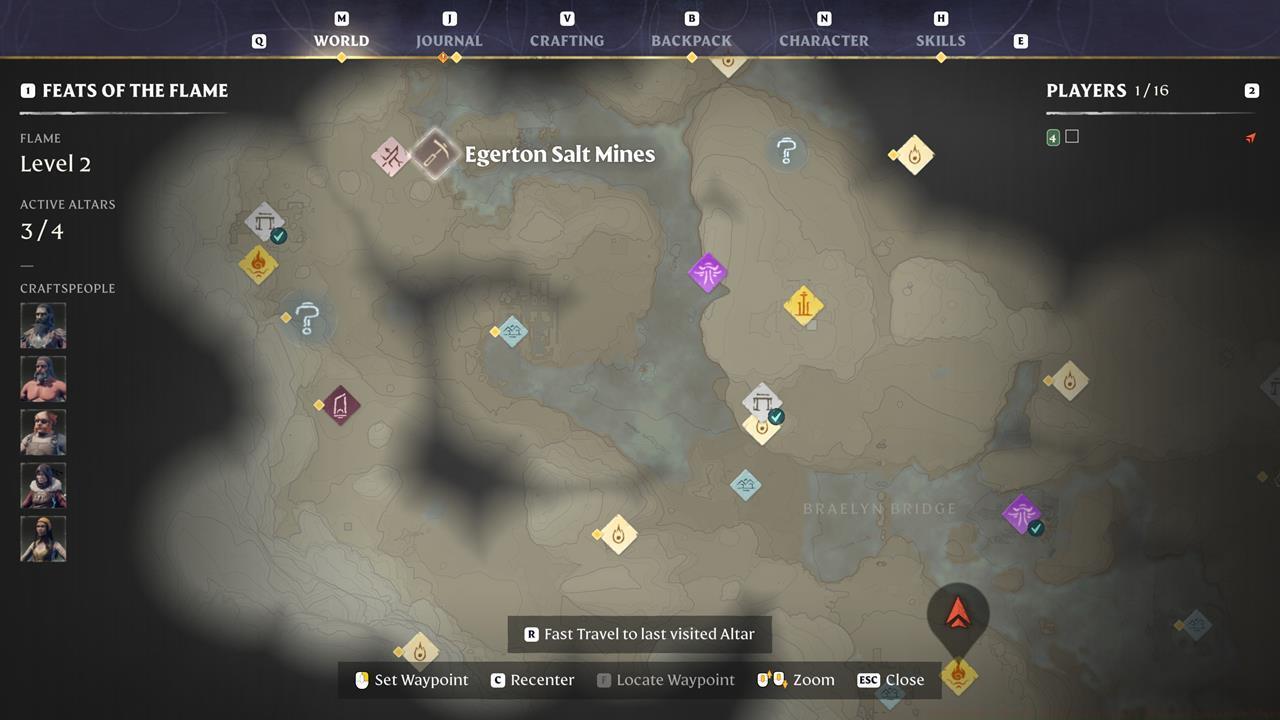Switch to the Skills screen
The height and width of the screenshot is (720, 1280).
point(941,41)
